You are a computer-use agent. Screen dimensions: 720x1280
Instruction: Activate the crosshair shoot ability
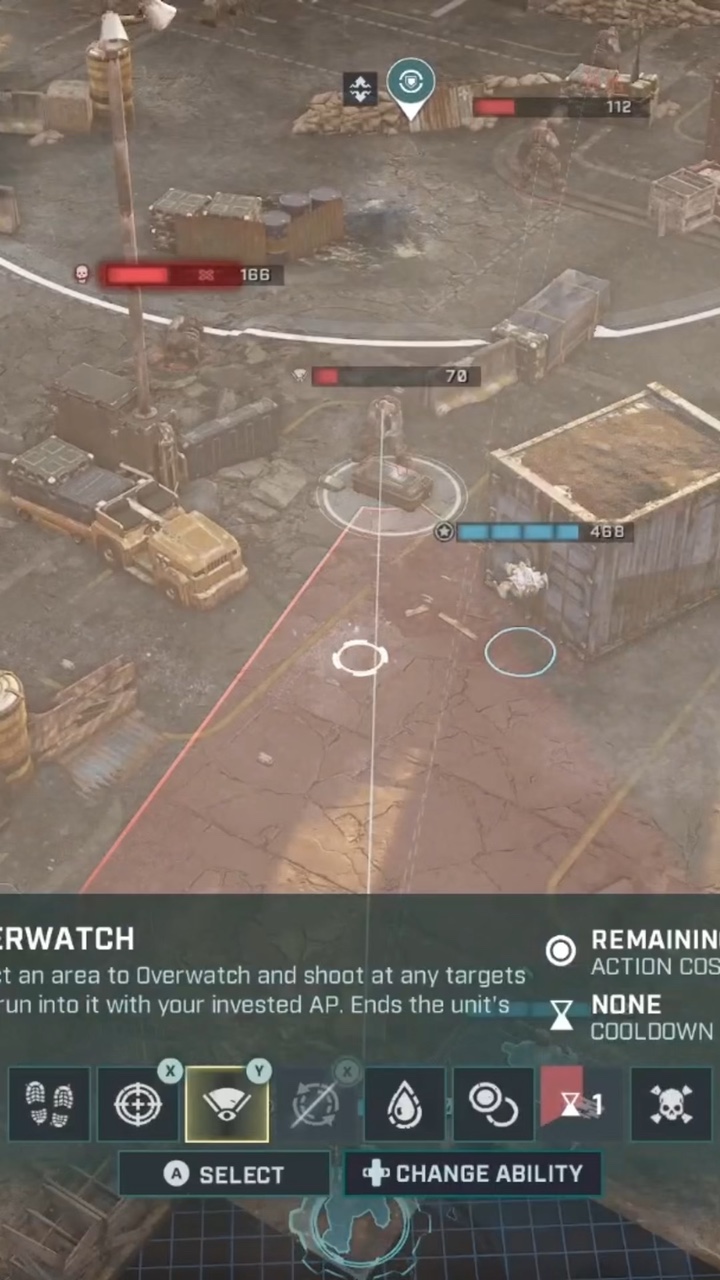(x=137, y=1105)
